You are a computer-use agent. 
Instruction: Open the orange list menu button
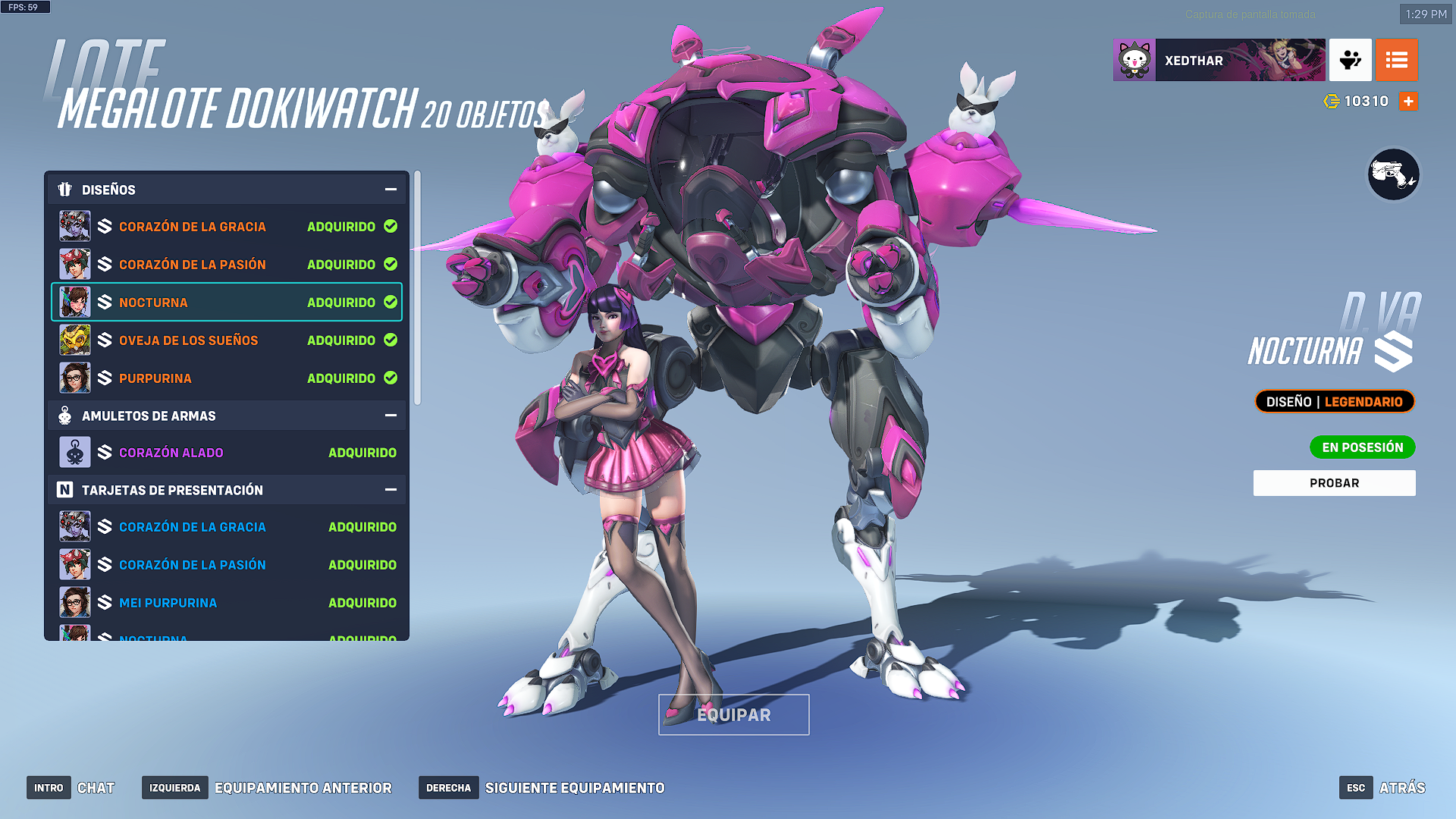click(1396, 61)
